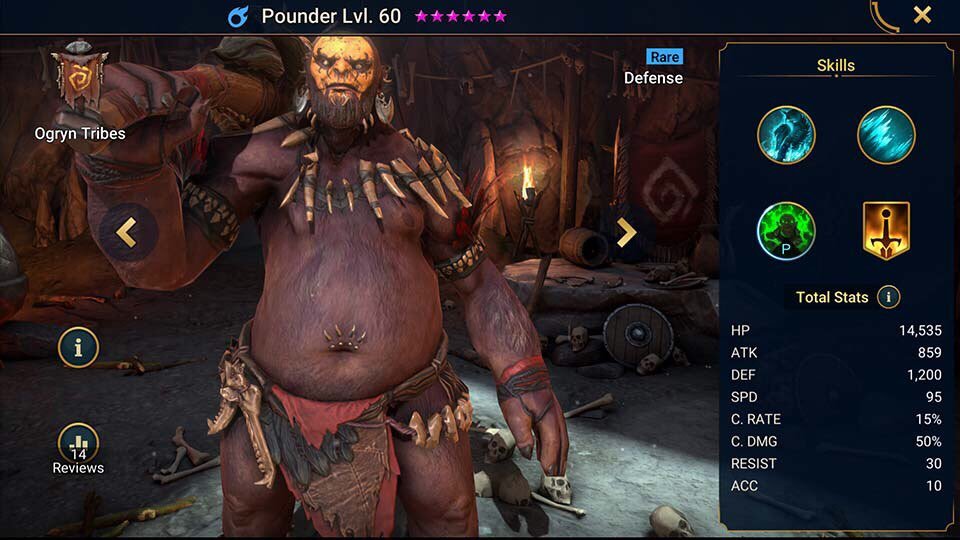View the green passive skill icon

point(786,231)
